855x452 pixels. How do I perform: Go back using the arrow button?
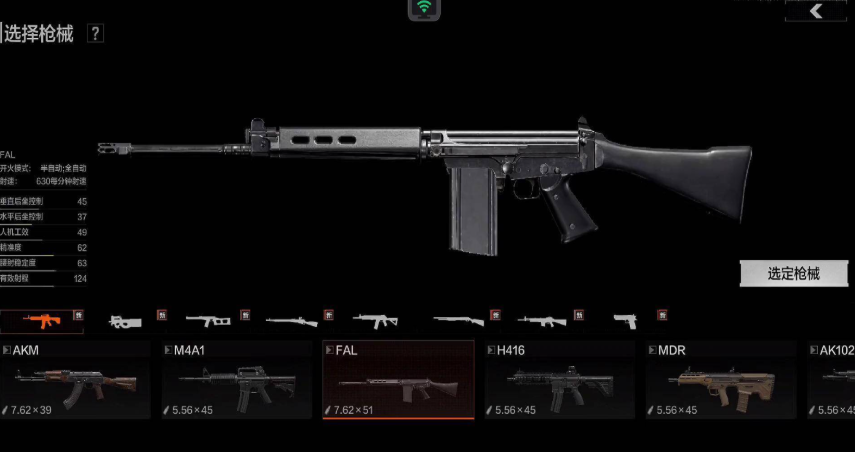tap(817, 11)
